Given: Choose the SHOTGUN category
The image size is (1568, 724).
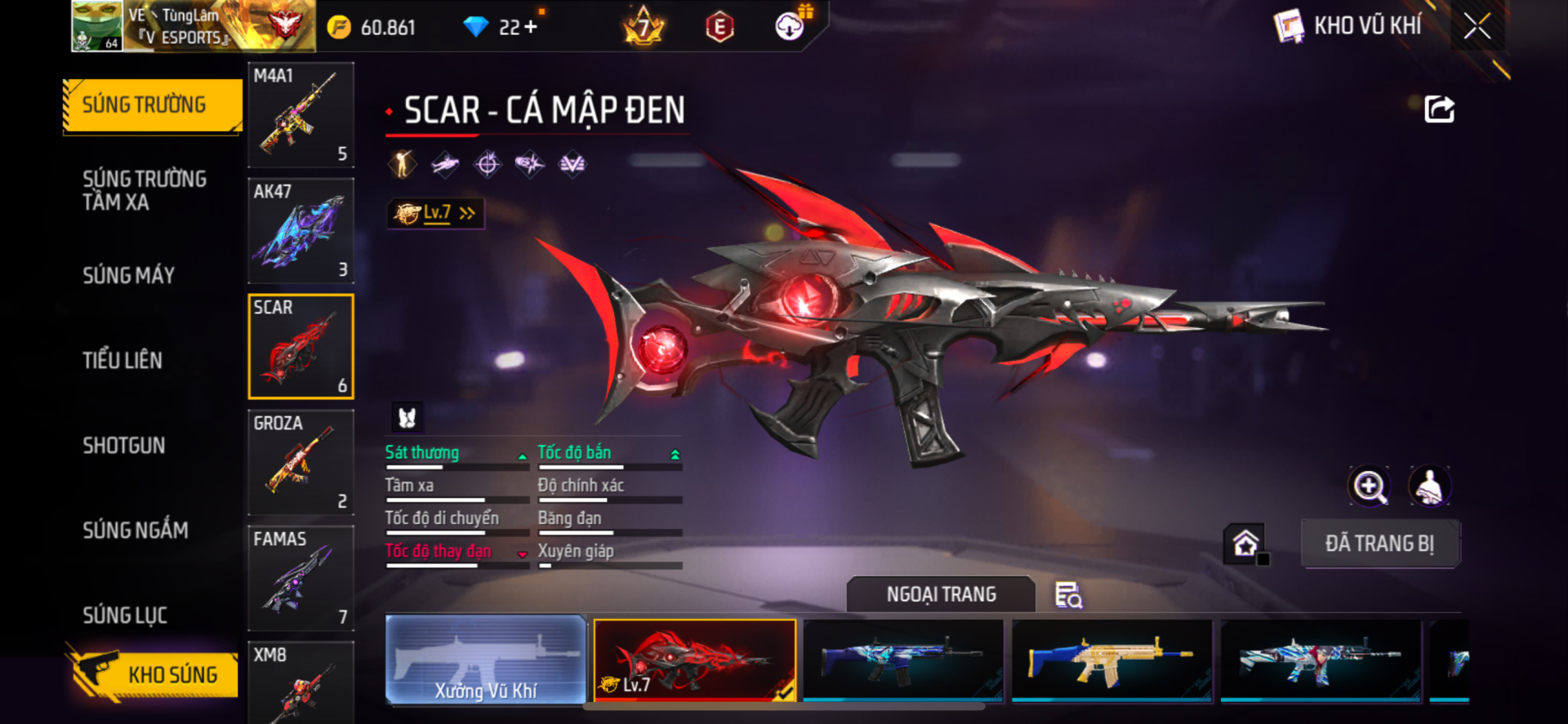Looking at the screenshot, I should (124, 445).
